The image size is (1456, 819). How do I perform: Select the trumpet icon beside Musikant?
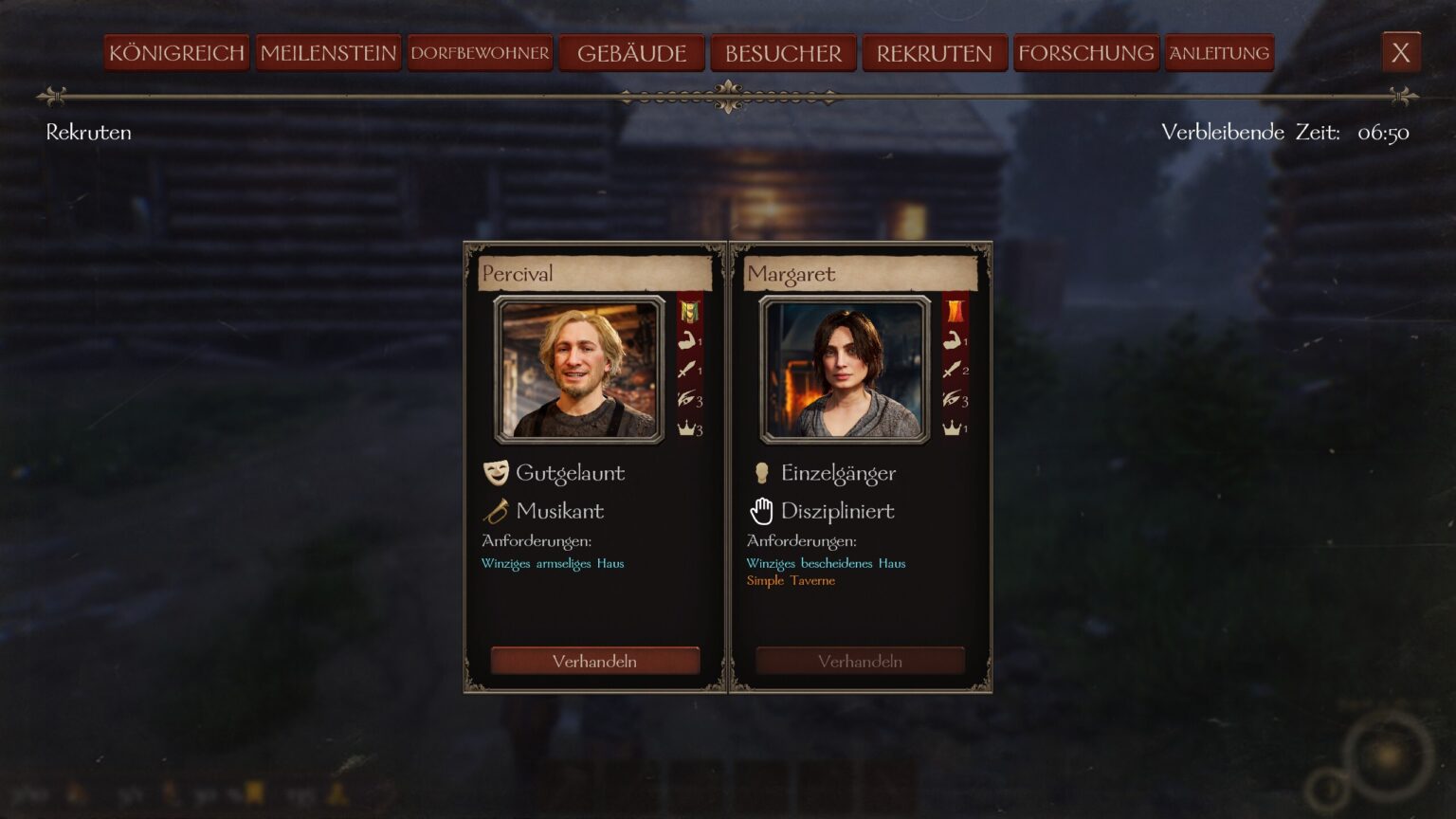496,510
